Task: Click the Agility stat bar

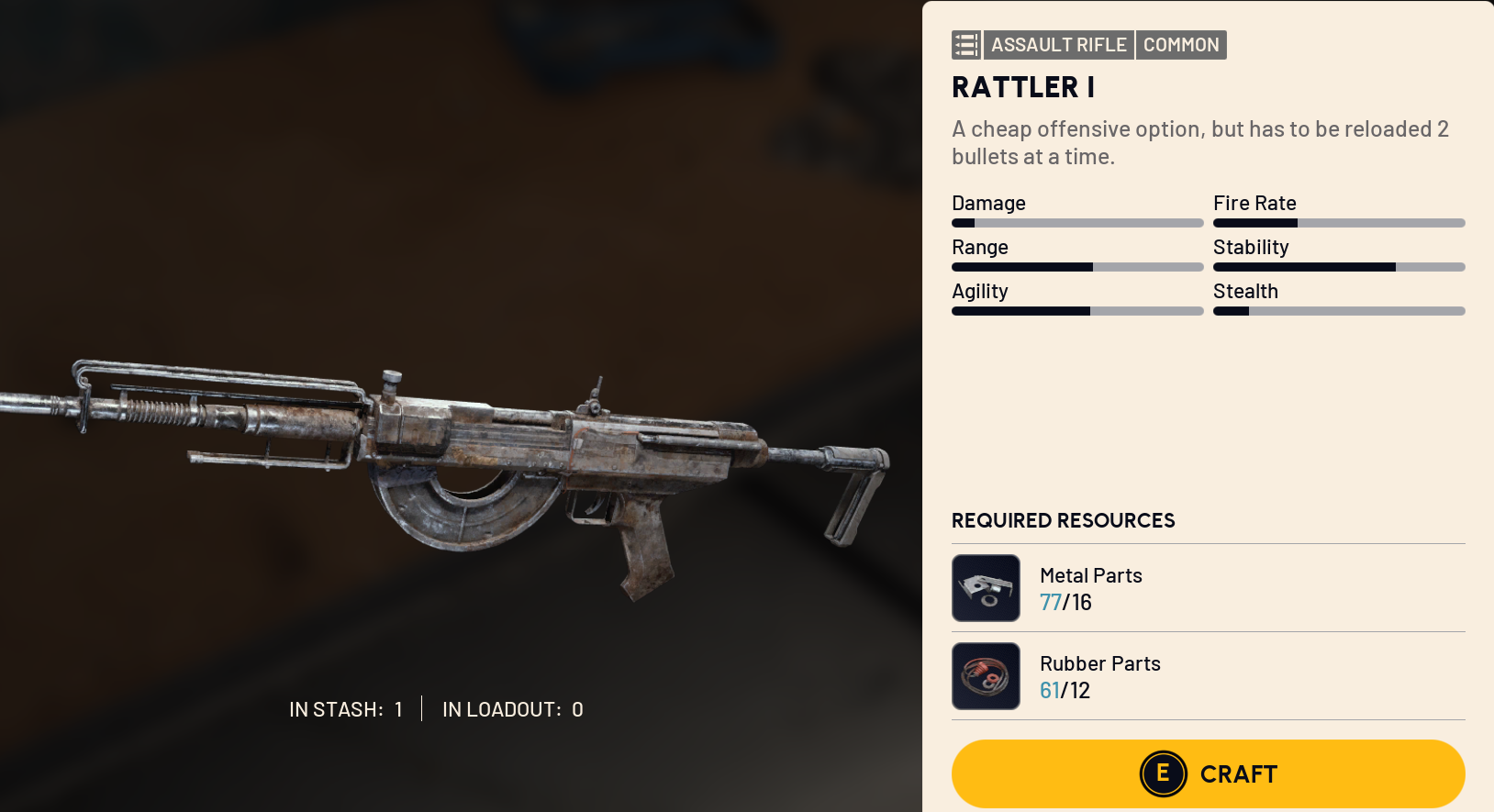Action: (1076, 310)
